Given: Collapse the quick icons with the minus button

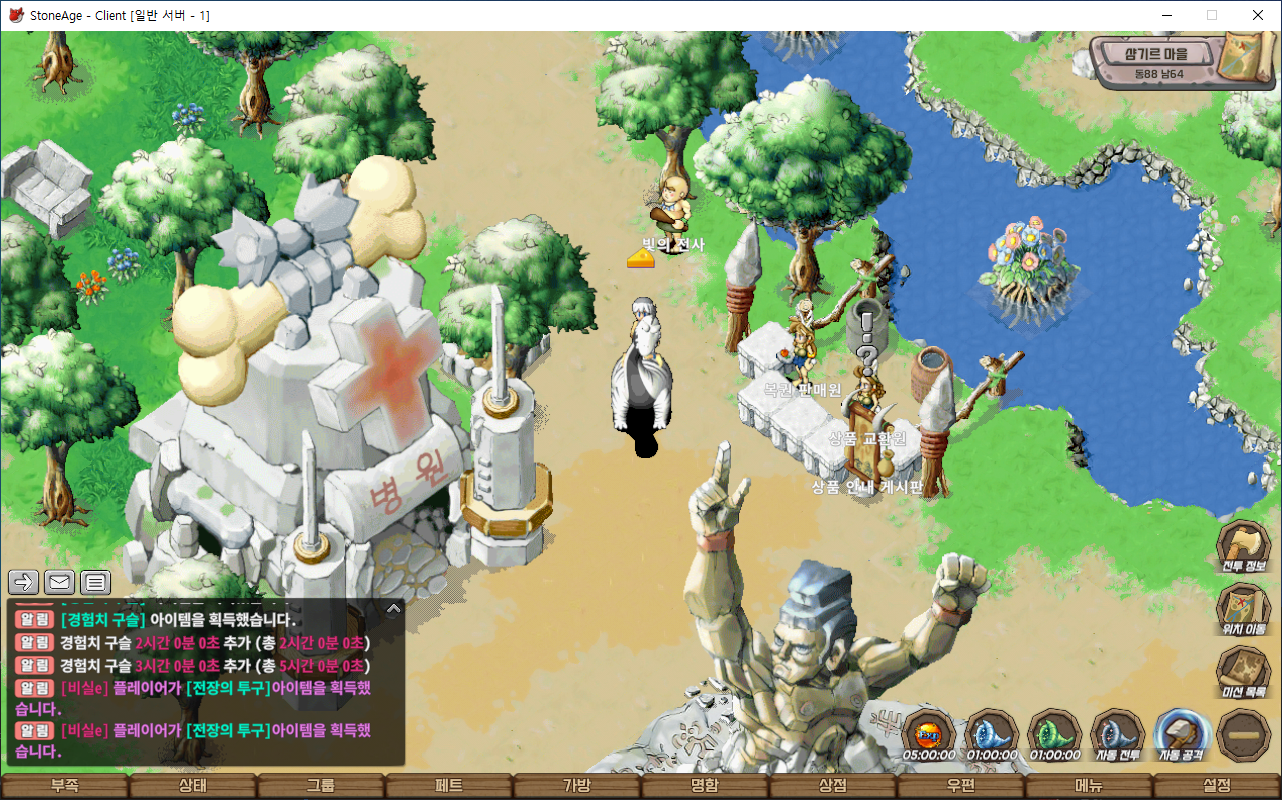Looking at the screenshot, I should pyautogui.click(x=1243, y=735).
